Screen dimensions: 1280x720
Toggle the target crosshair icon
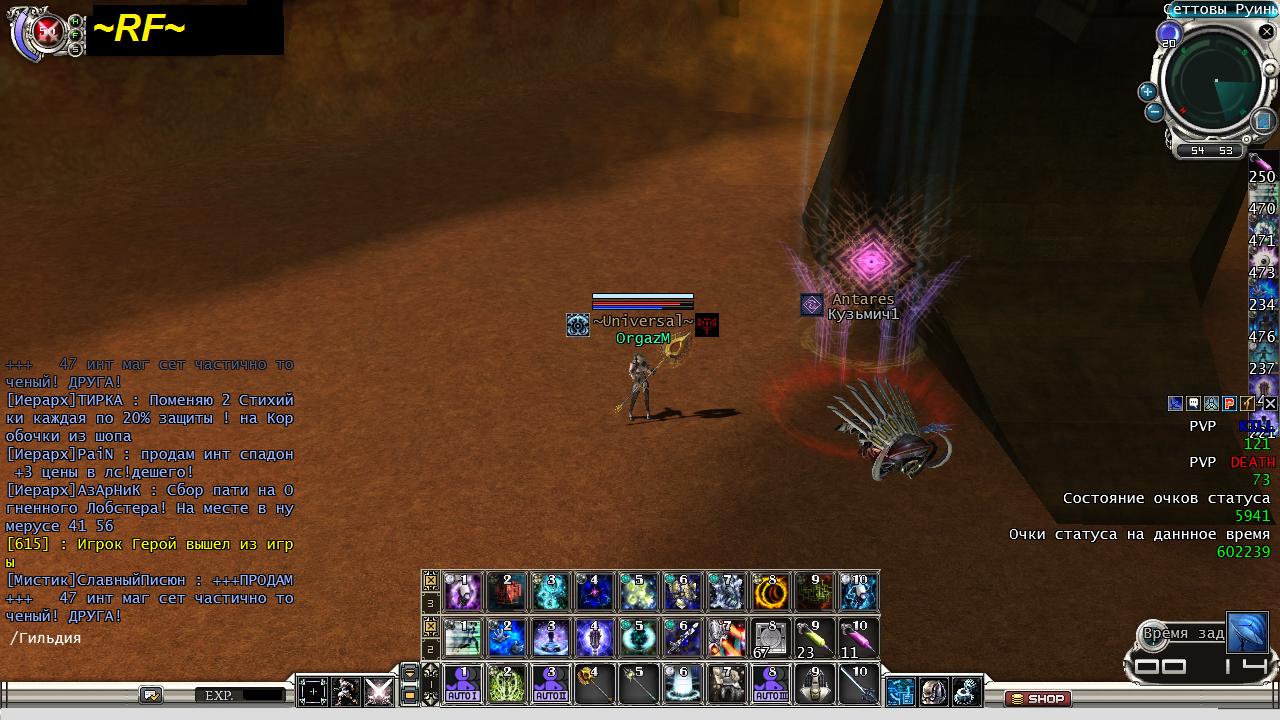click(313, 692)
